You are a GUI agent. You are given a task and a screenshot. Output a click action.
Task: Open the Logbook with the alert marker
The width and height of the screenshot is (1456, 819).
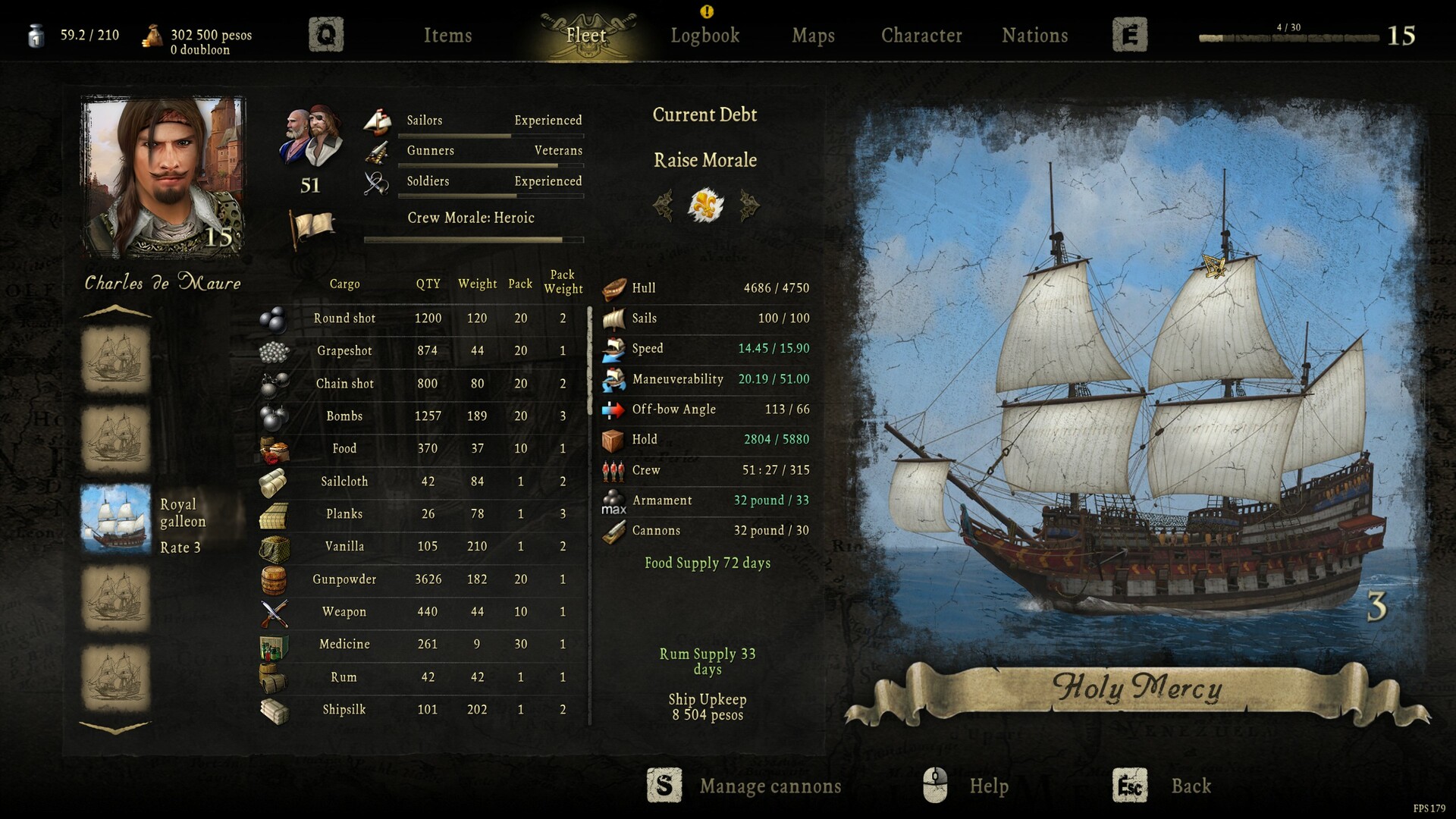coord(705,35)
